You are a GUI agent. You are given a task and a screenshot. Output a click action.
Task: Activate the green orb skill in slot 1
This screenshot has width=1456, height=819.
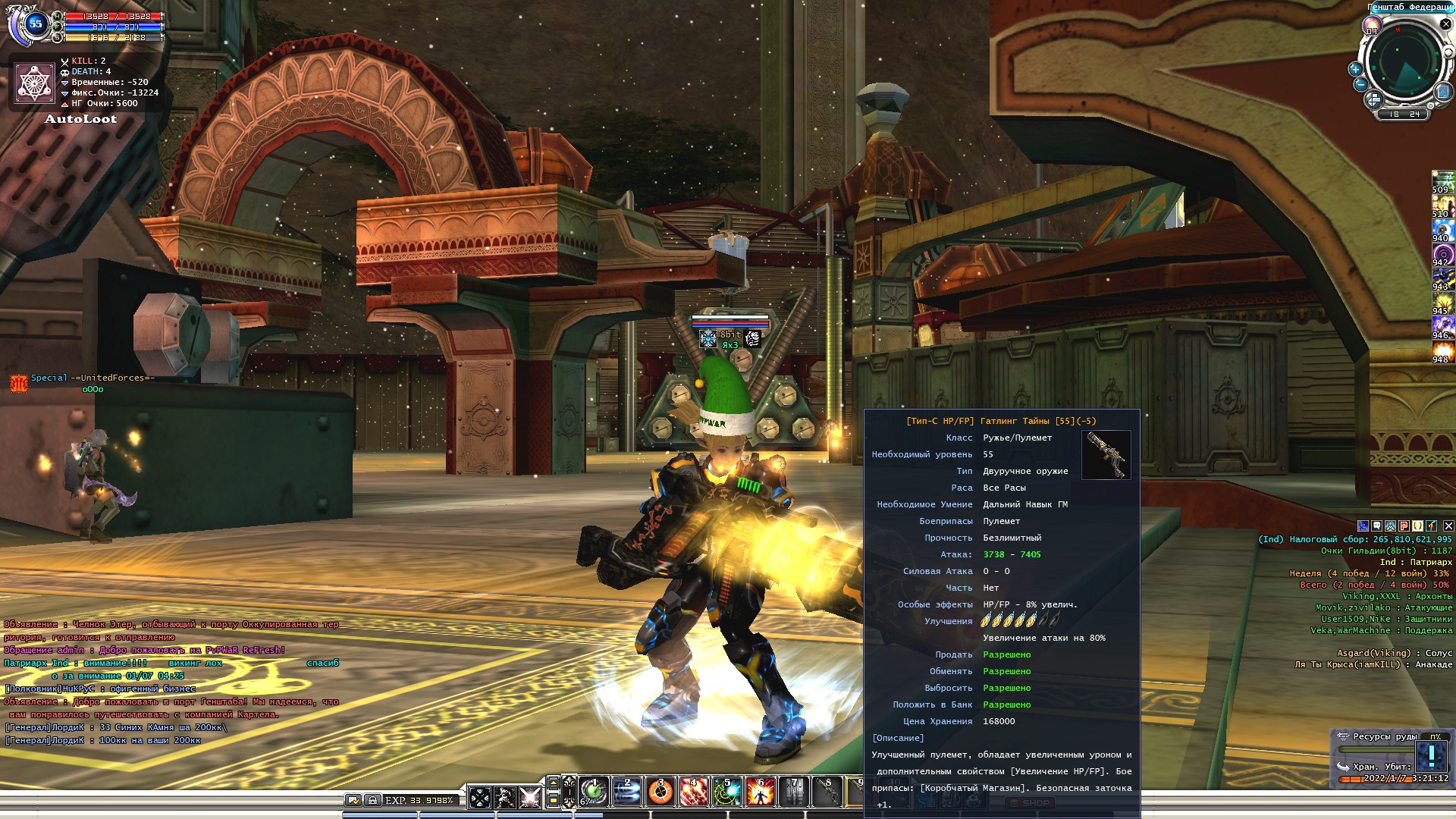pyautogui.click(x=594, y=792)
